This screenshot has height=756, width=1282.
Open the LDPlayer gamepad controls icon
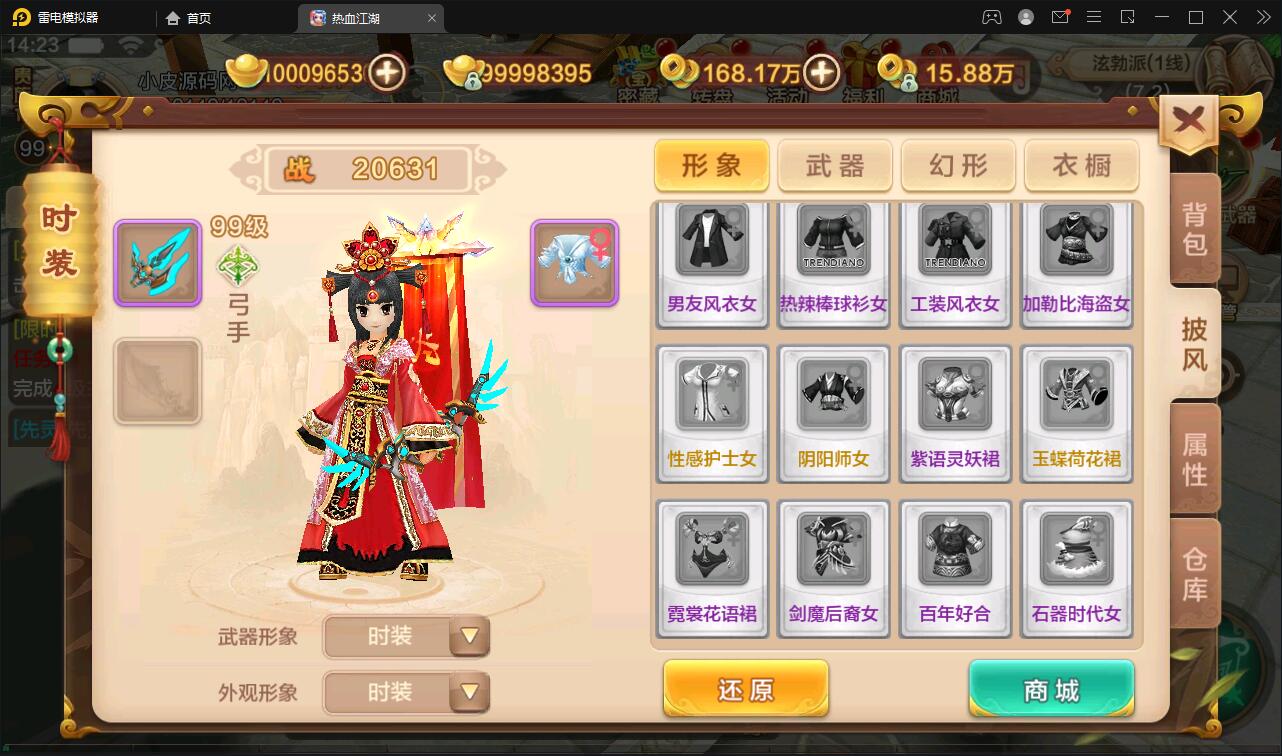[991, 16]
